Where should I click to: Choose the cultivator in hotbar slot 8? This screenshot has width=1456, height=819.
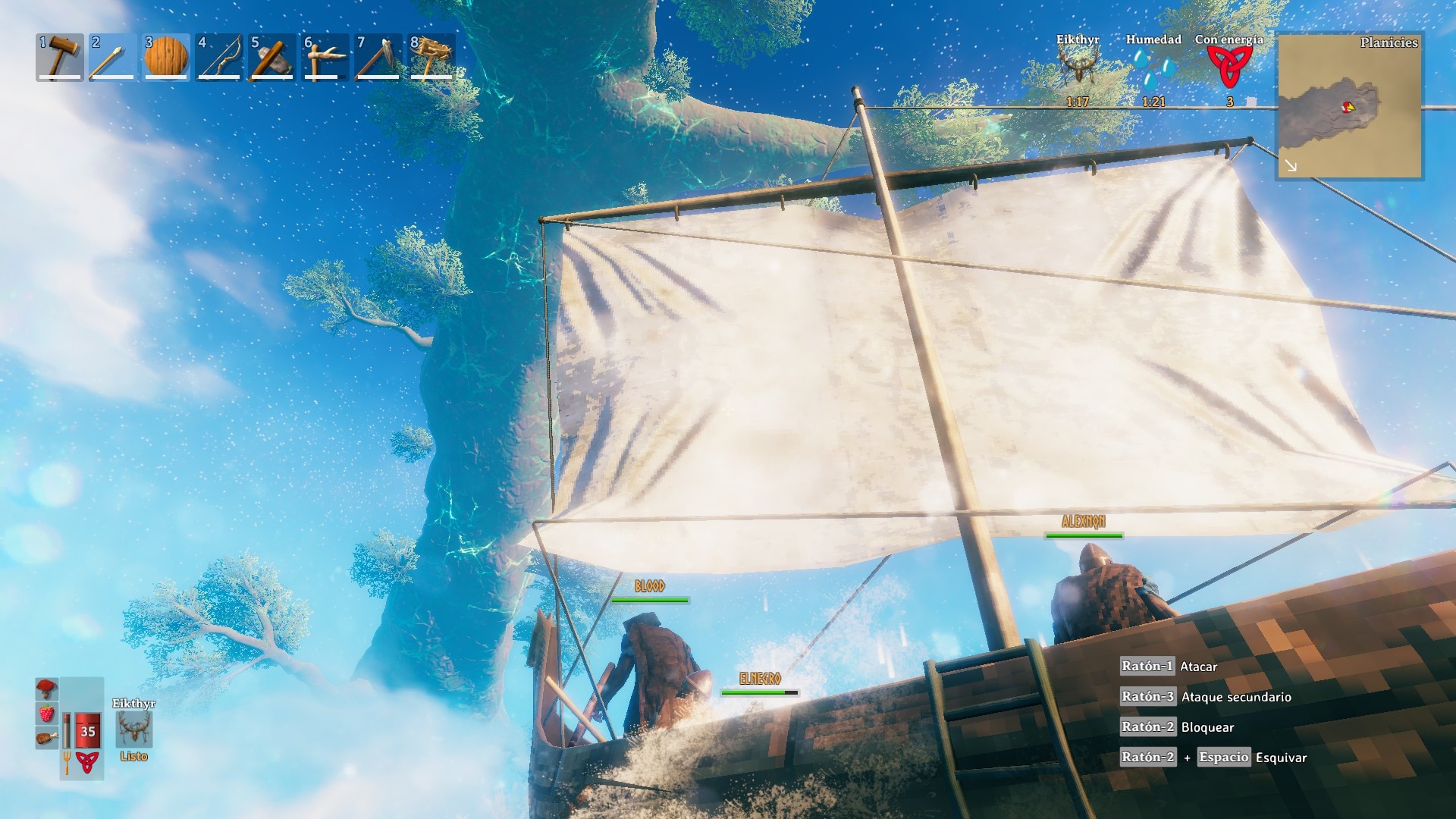(x=431, y=57)
